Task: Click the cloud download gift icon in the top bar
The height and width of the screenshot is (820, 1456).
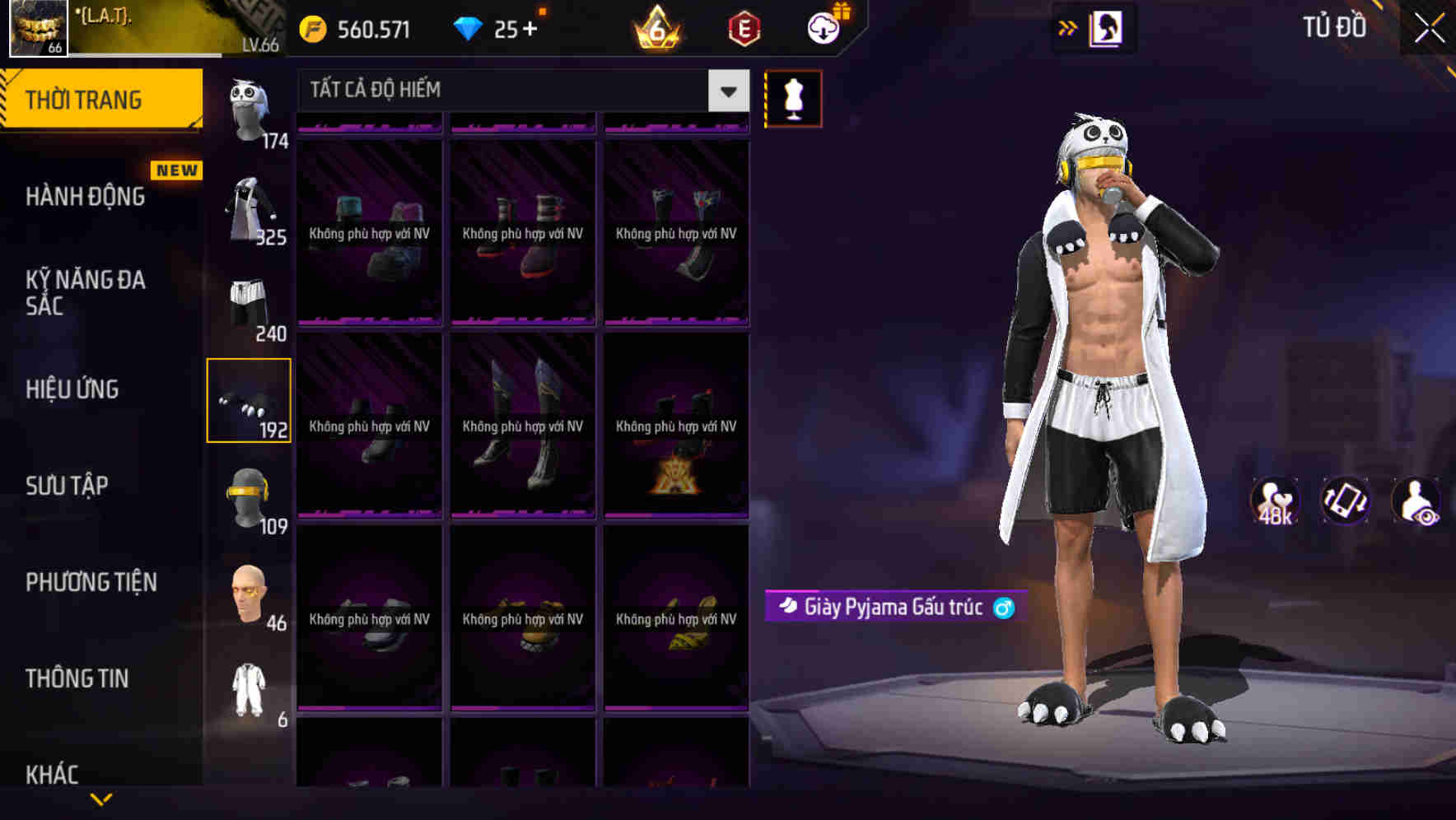Action: [x=823, y=27]
